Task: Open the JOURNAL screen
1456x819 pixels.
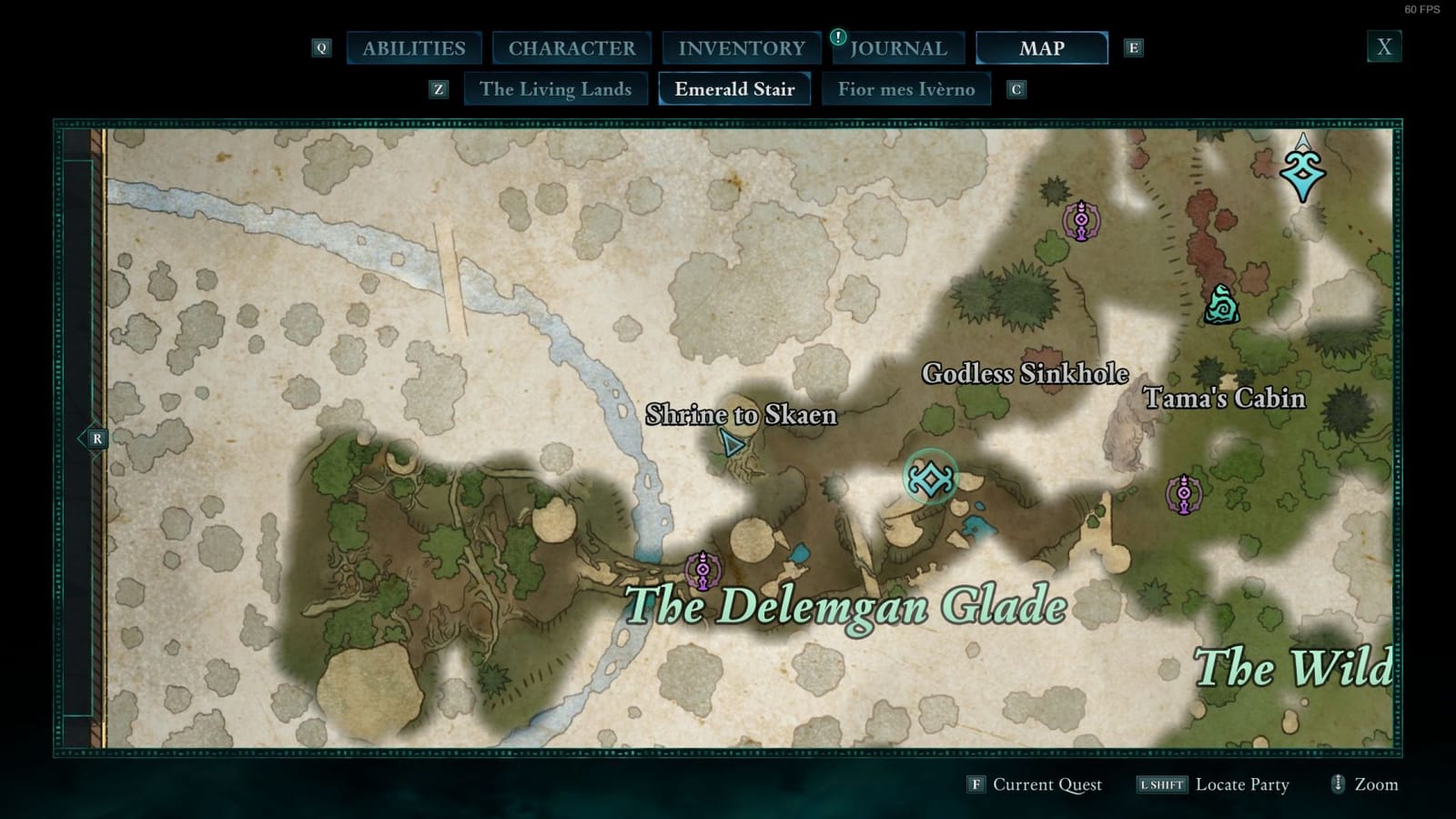Action: [898, 47]
